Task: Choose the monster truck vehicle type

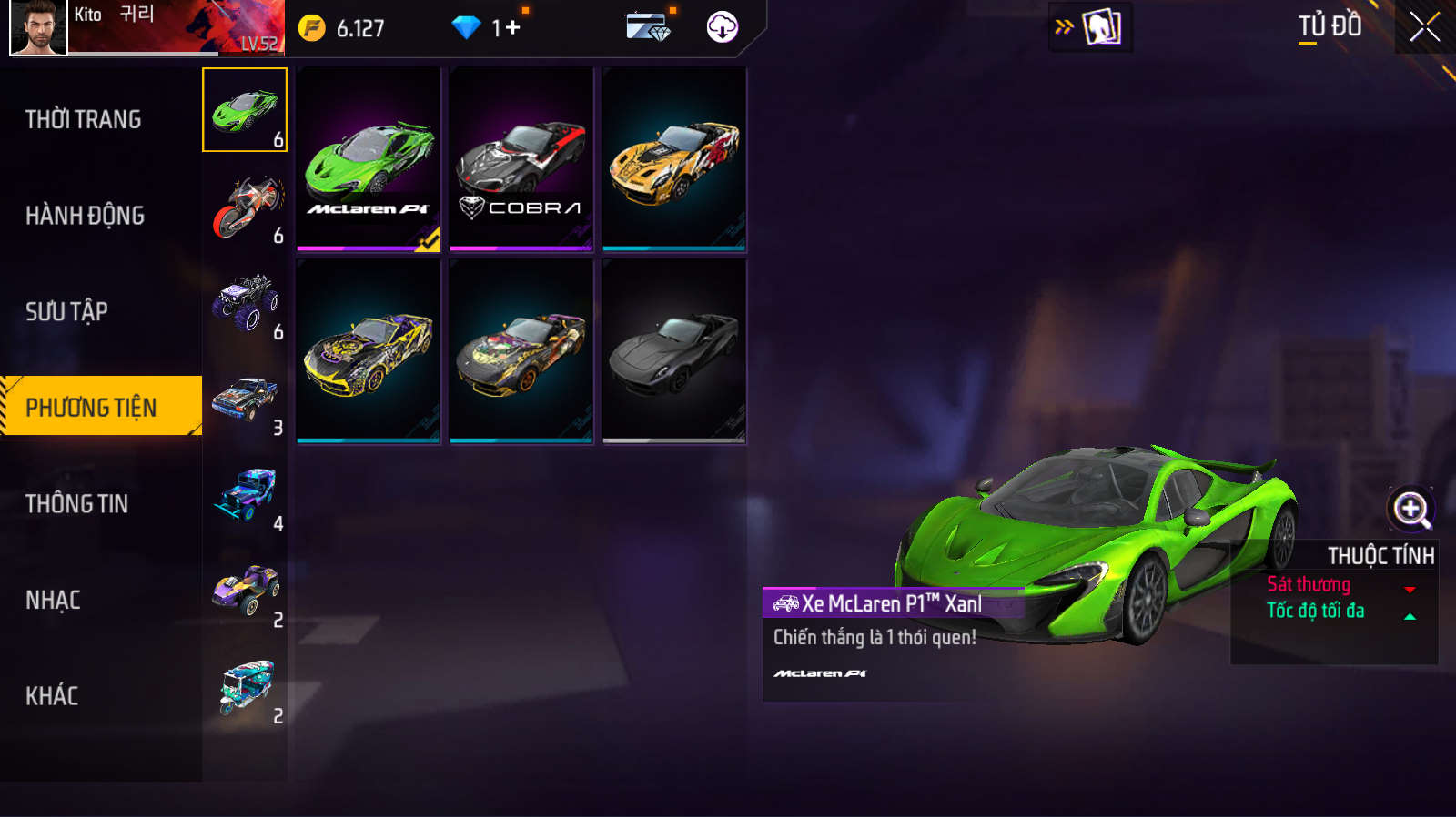Action: (x=244, y=304)
